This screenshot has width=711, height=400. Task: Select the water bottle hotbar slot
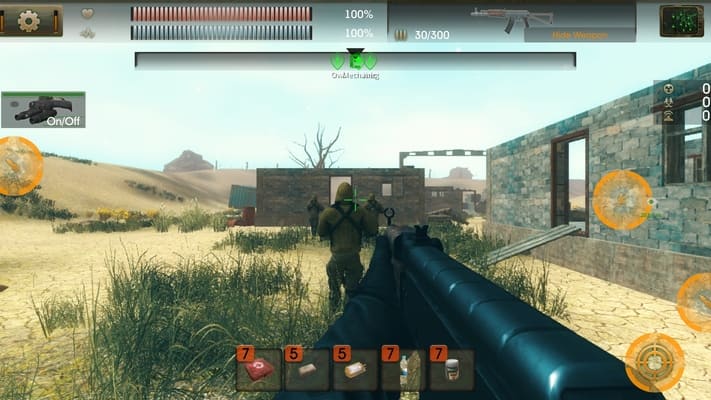click(x=402, y=370)
